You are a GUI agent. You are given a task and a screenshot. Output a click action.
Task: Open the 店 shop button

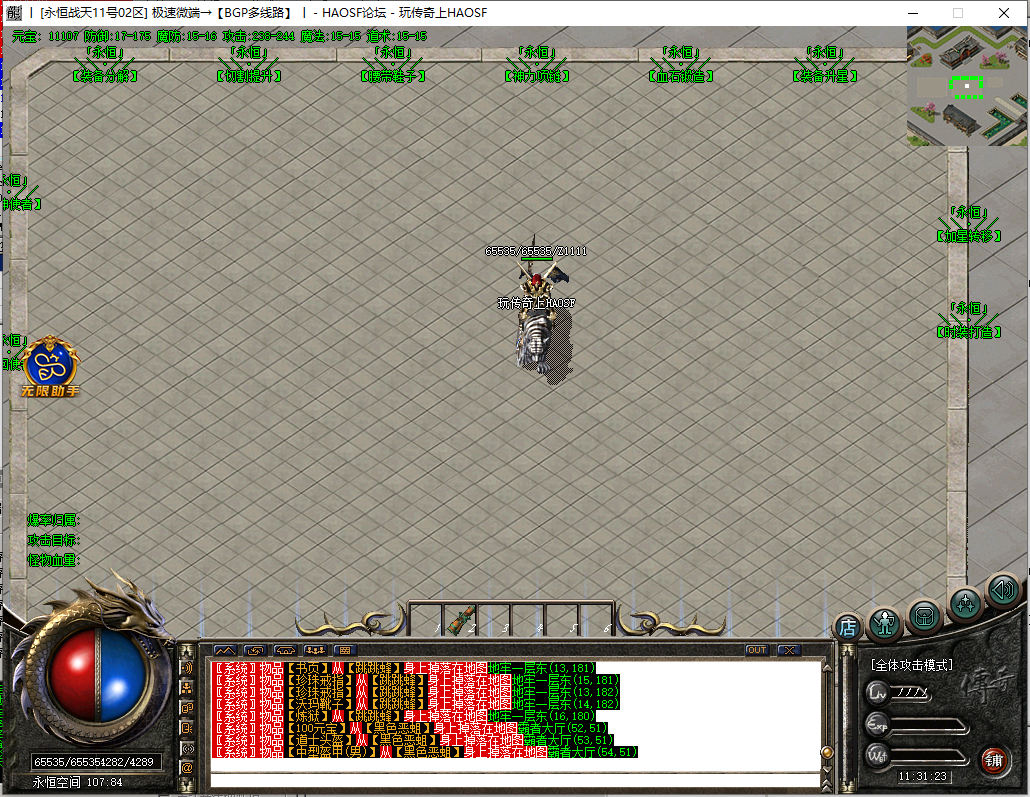pyautogui.click(x=848, y=627)
